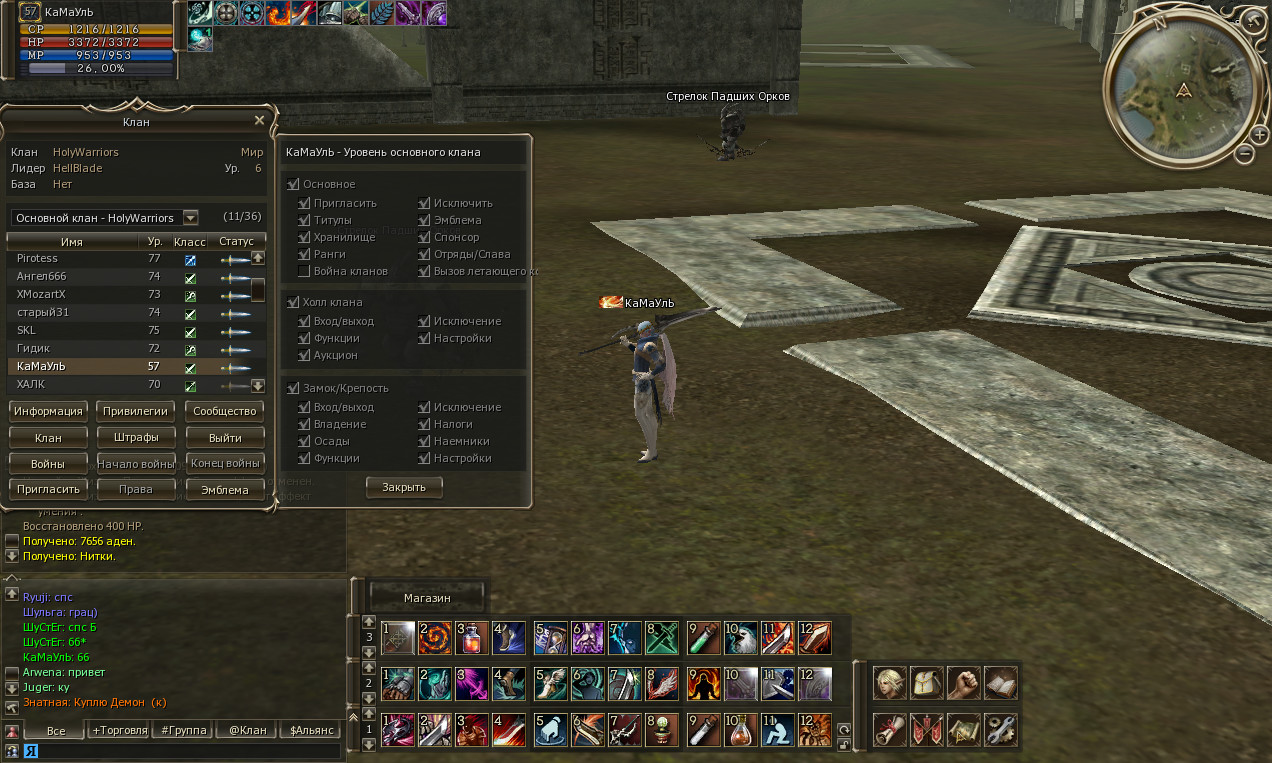The height and width of the screenshot is (763, 1272).
Task: Toggle the Война кланов checkbox
Action: 304,271
